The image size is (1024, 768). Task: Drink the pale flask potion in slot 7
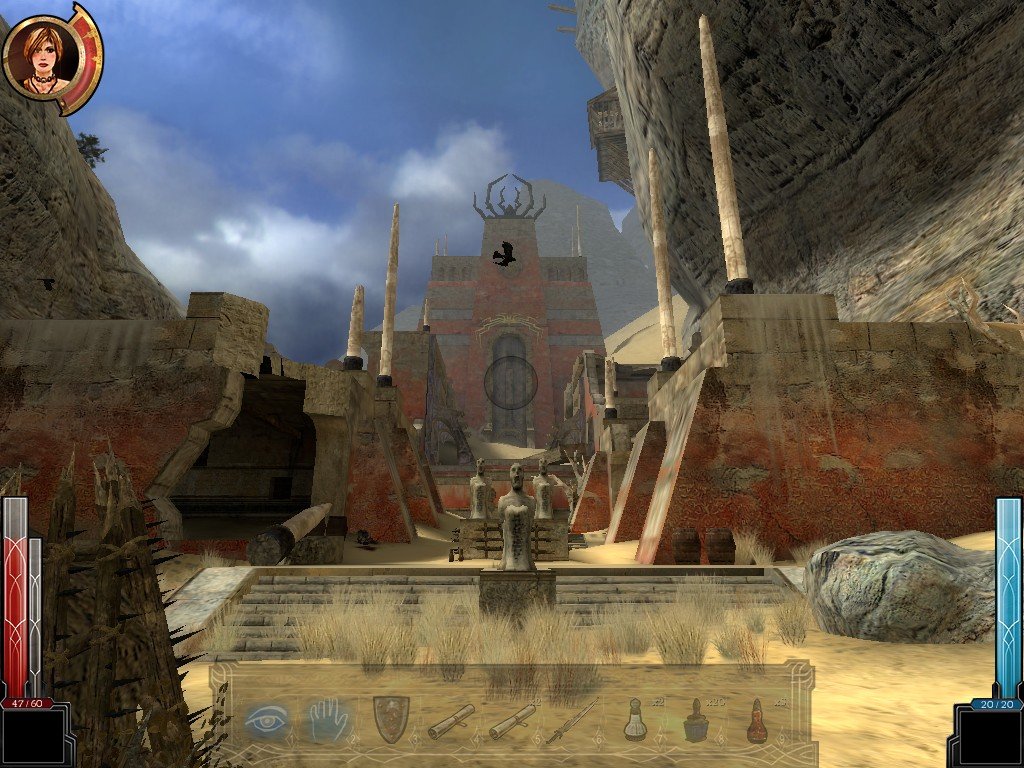coord(635,720)
